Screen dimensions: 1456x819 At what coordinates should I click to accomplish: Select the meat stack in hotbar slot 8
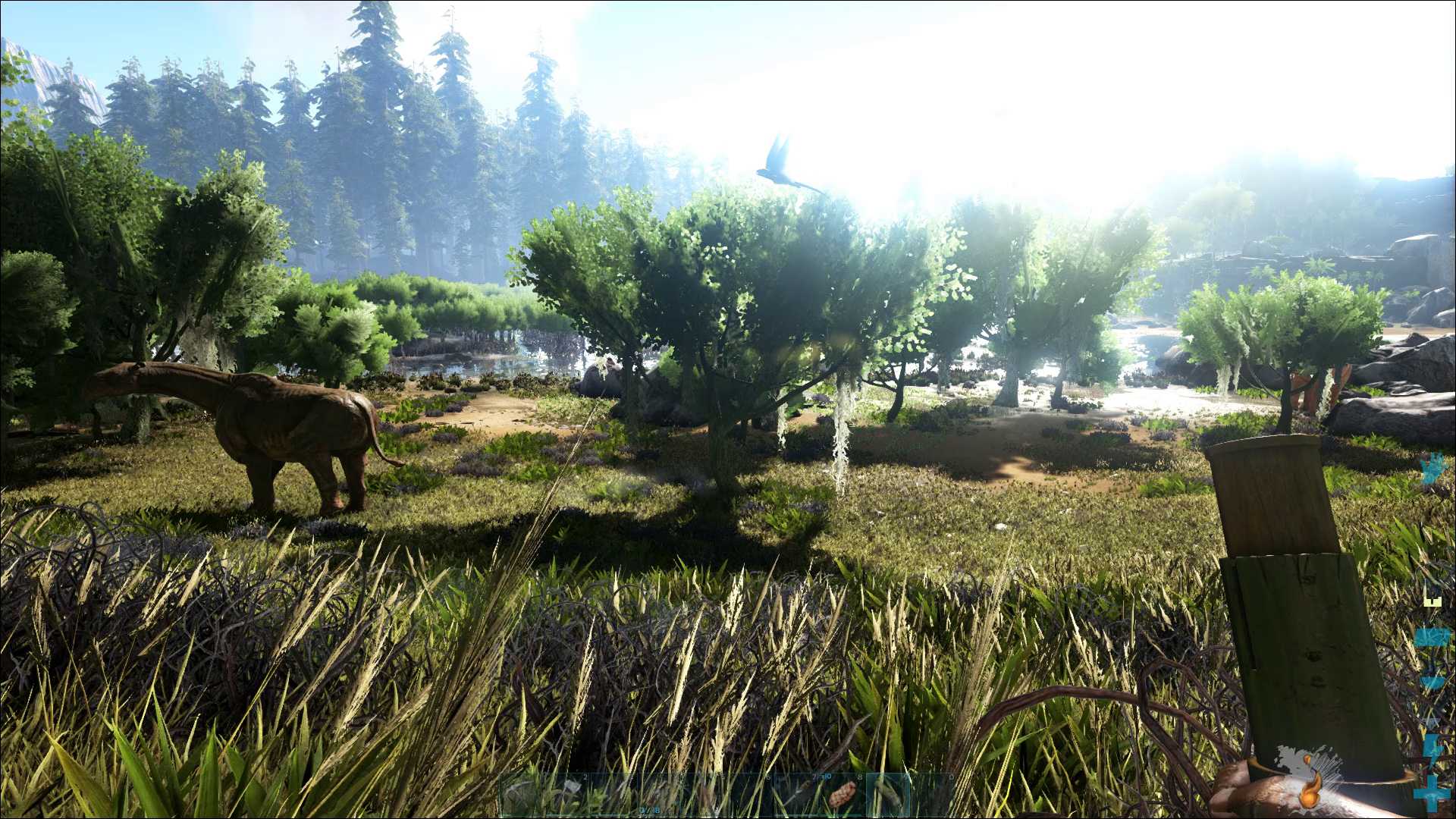click(x=841, y=795)
